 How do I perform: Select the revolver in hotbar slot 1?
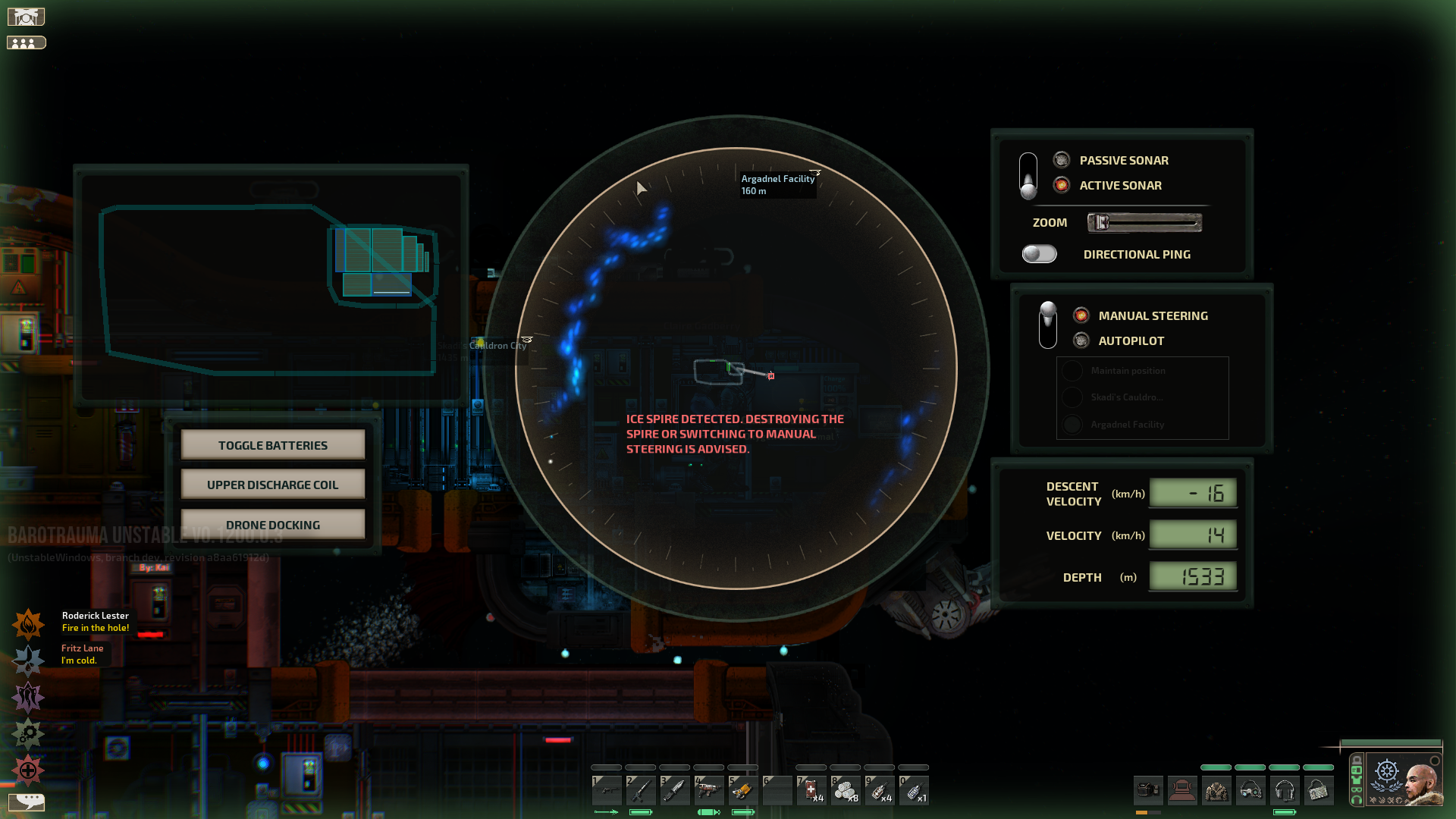(607, 789)
